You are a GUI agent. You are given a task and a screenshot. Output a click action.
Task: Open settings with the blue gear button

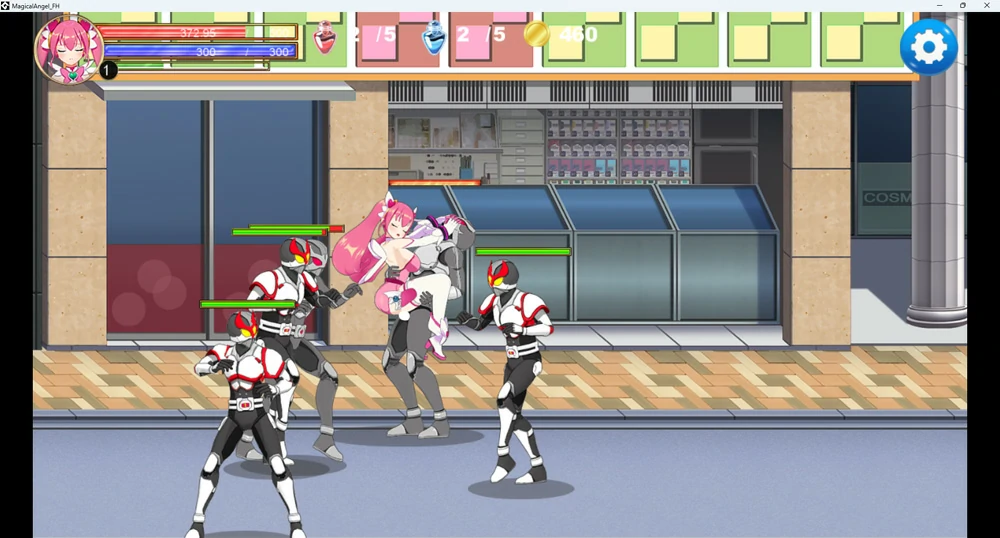point(928,47)
